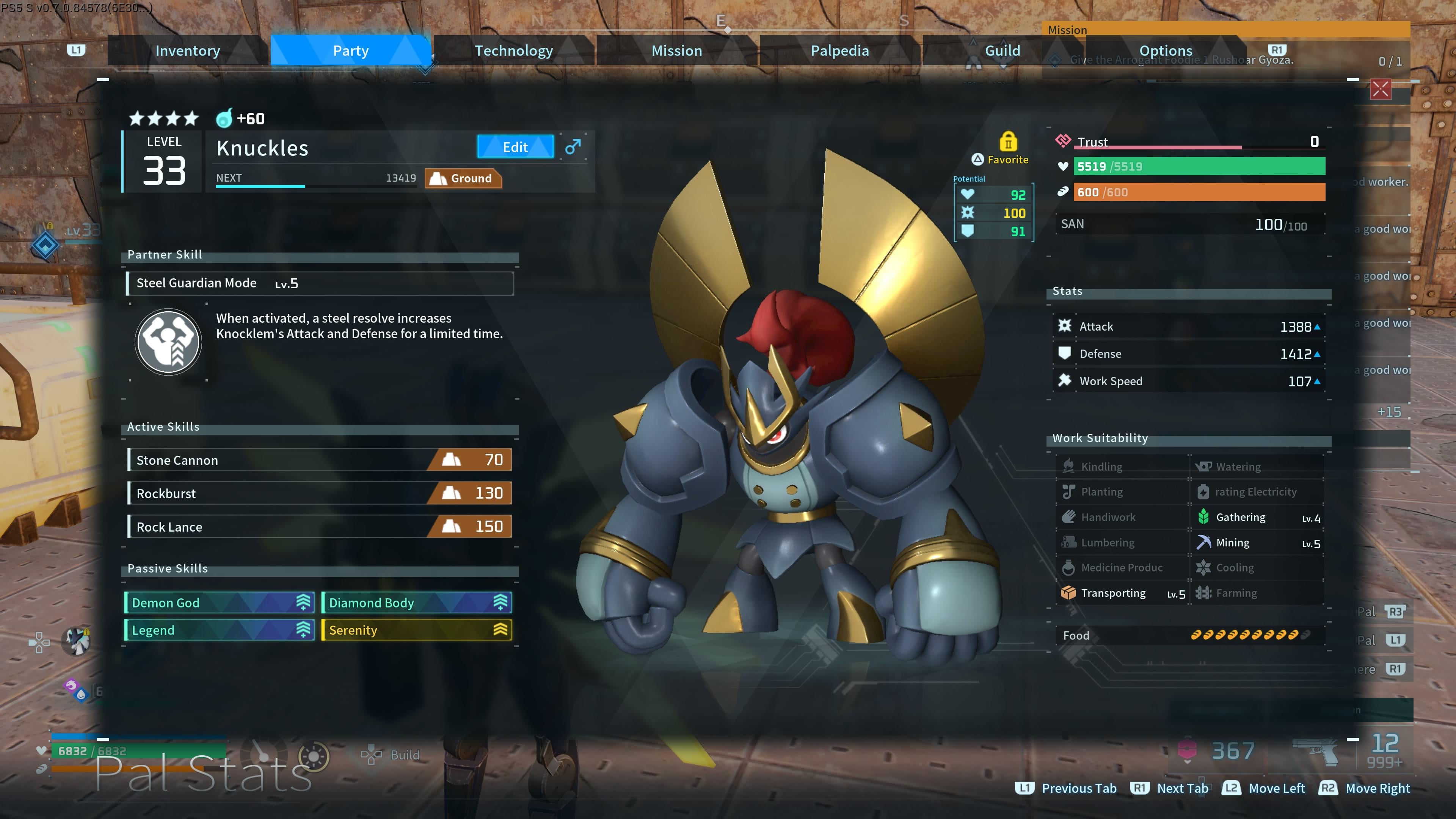
Task: Click the Steel Guardian Mode partner skill
Action: pyautogui.click(x=320, y=283)
